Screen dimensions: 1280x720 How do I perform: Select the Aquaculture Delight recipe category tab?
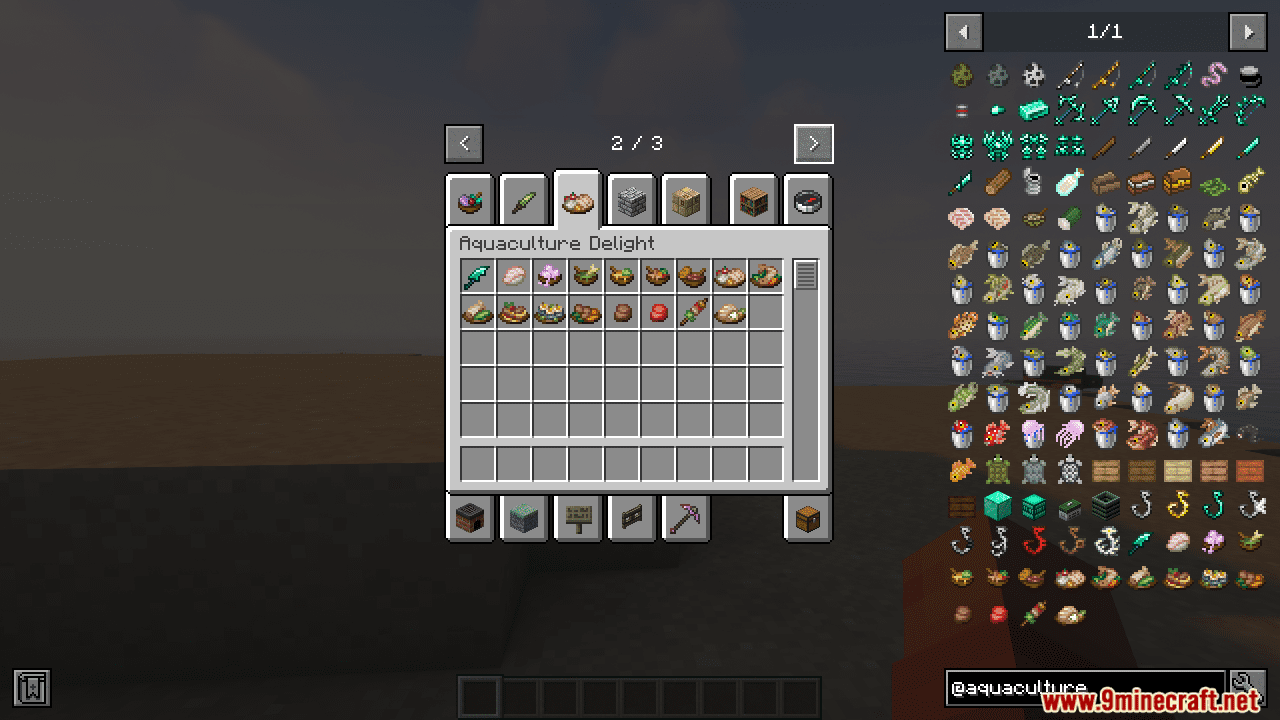coord(578,200)
